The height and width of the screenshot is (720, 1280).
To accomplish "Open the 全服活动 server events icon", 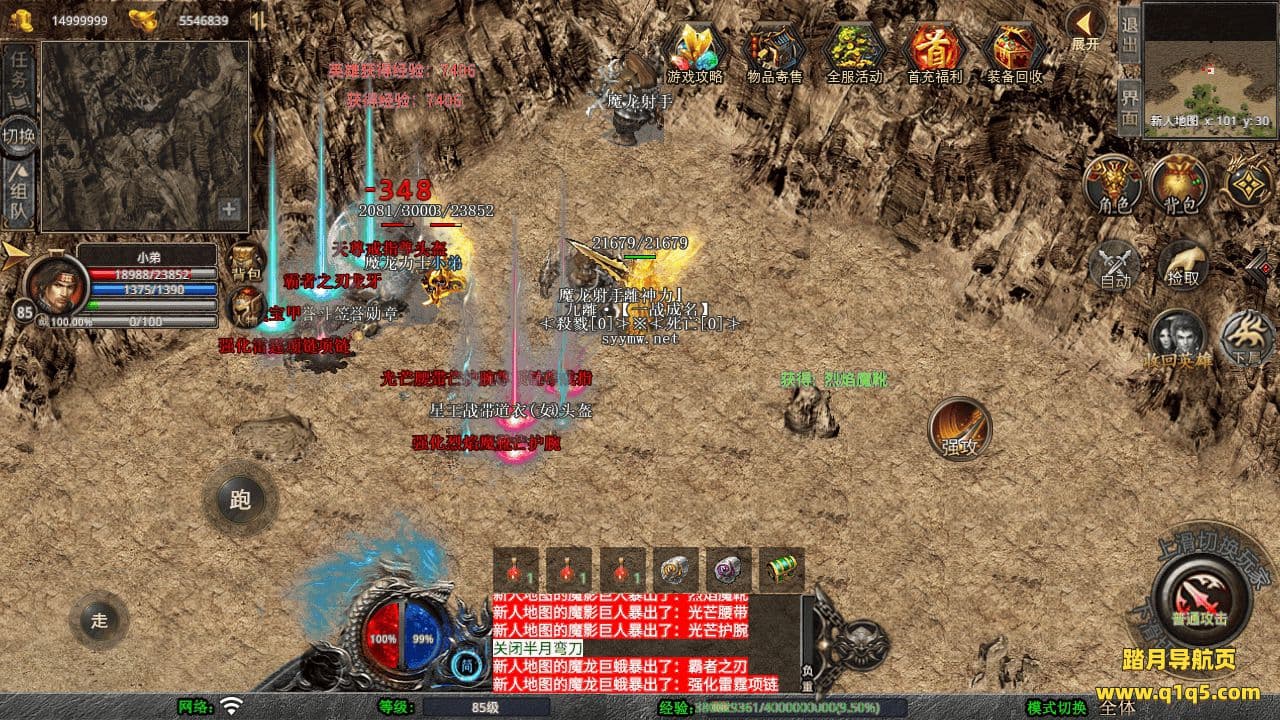I will pos(855,50).
